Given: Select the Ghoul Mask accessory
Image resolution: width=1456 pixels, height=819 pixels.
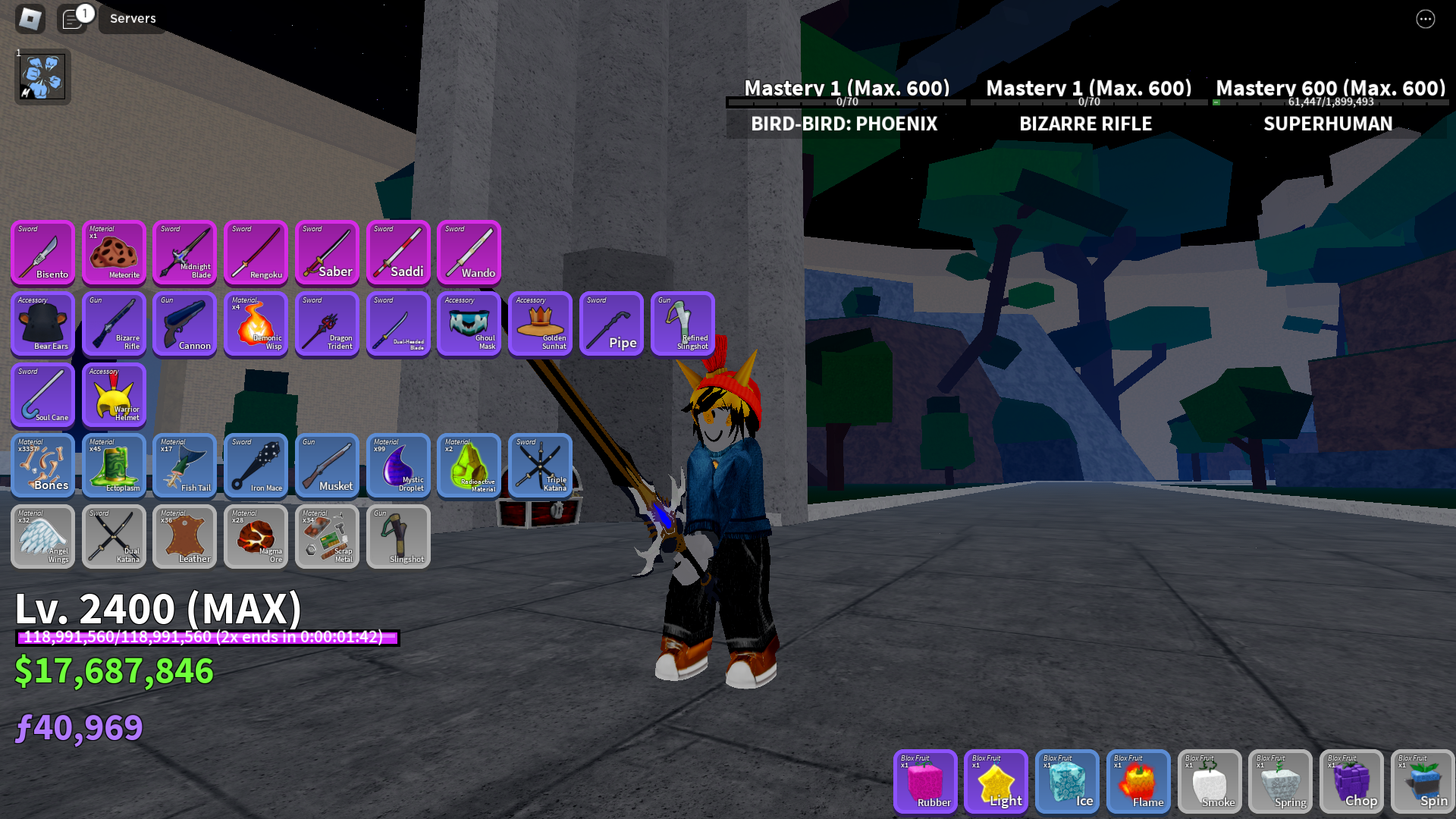Looking at the screenshot, I should click(x=469, y=324).
